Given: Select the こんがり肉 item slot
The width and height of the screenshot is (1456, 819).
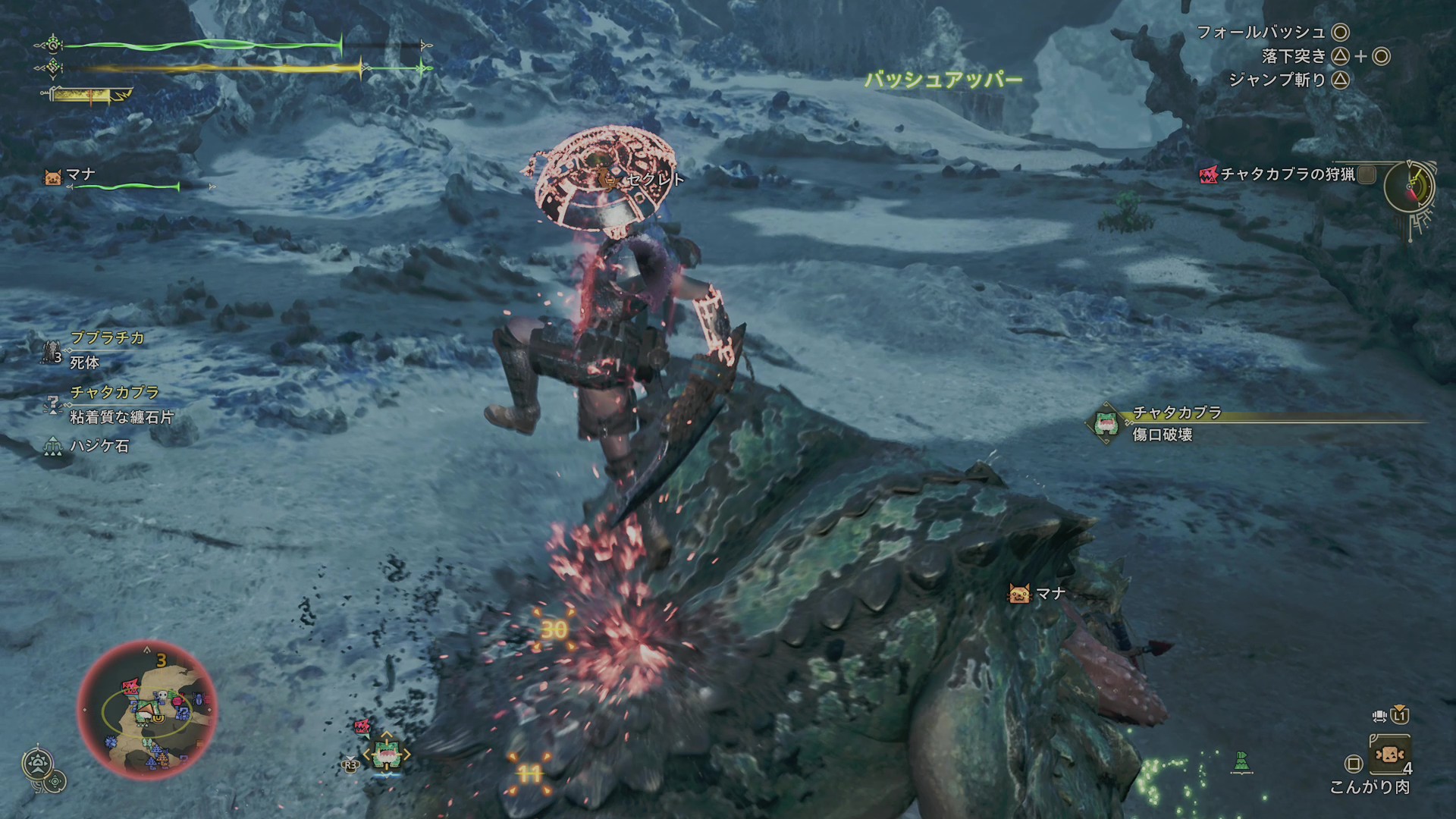Looking at the screenshot, I should click(1389, 755).
